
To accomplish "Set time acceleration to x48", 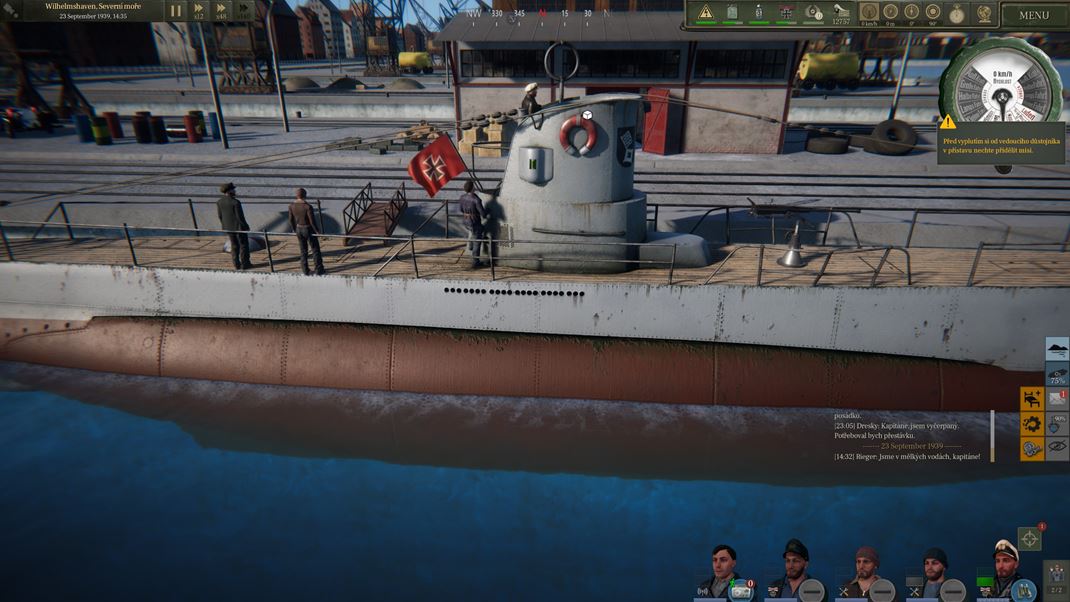I will pyautogui.click(x=221, y=11).
